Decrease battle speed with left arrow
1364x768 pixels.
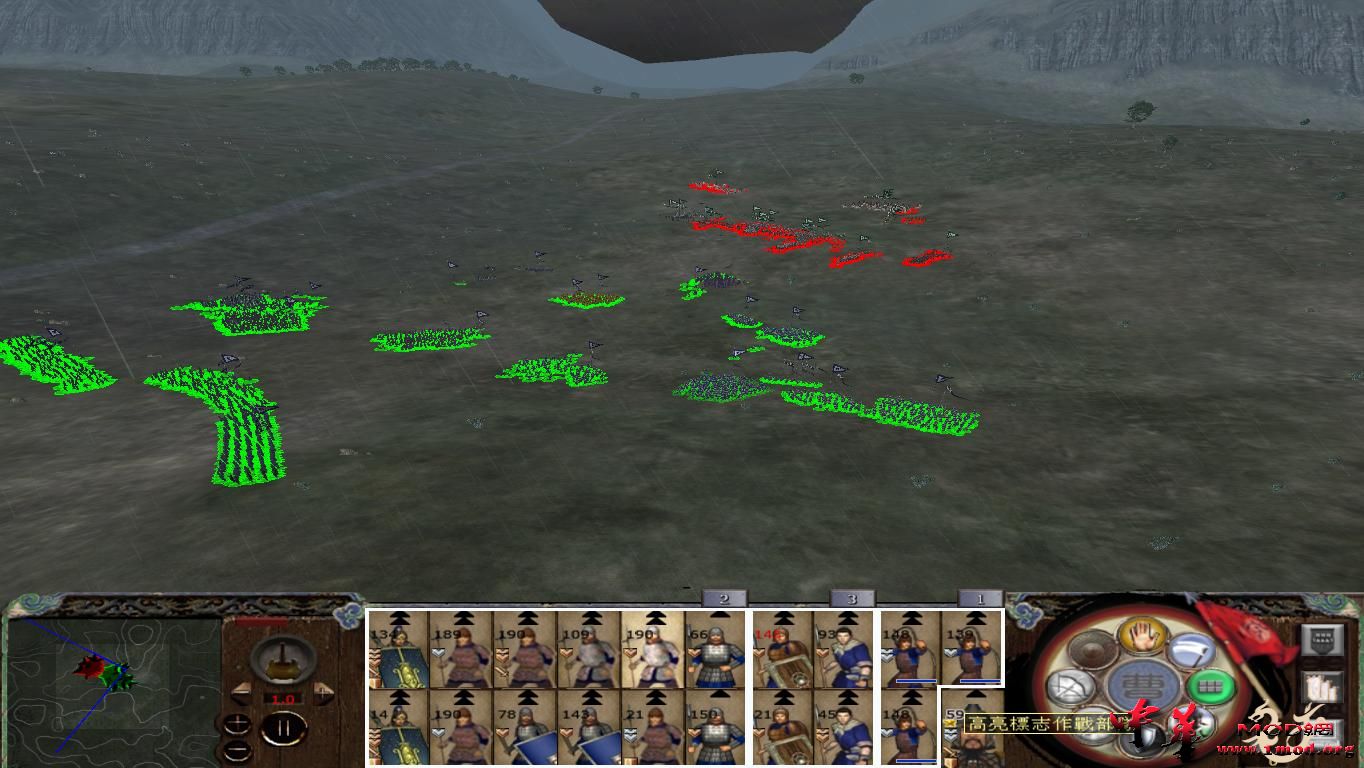coord(240,690)
